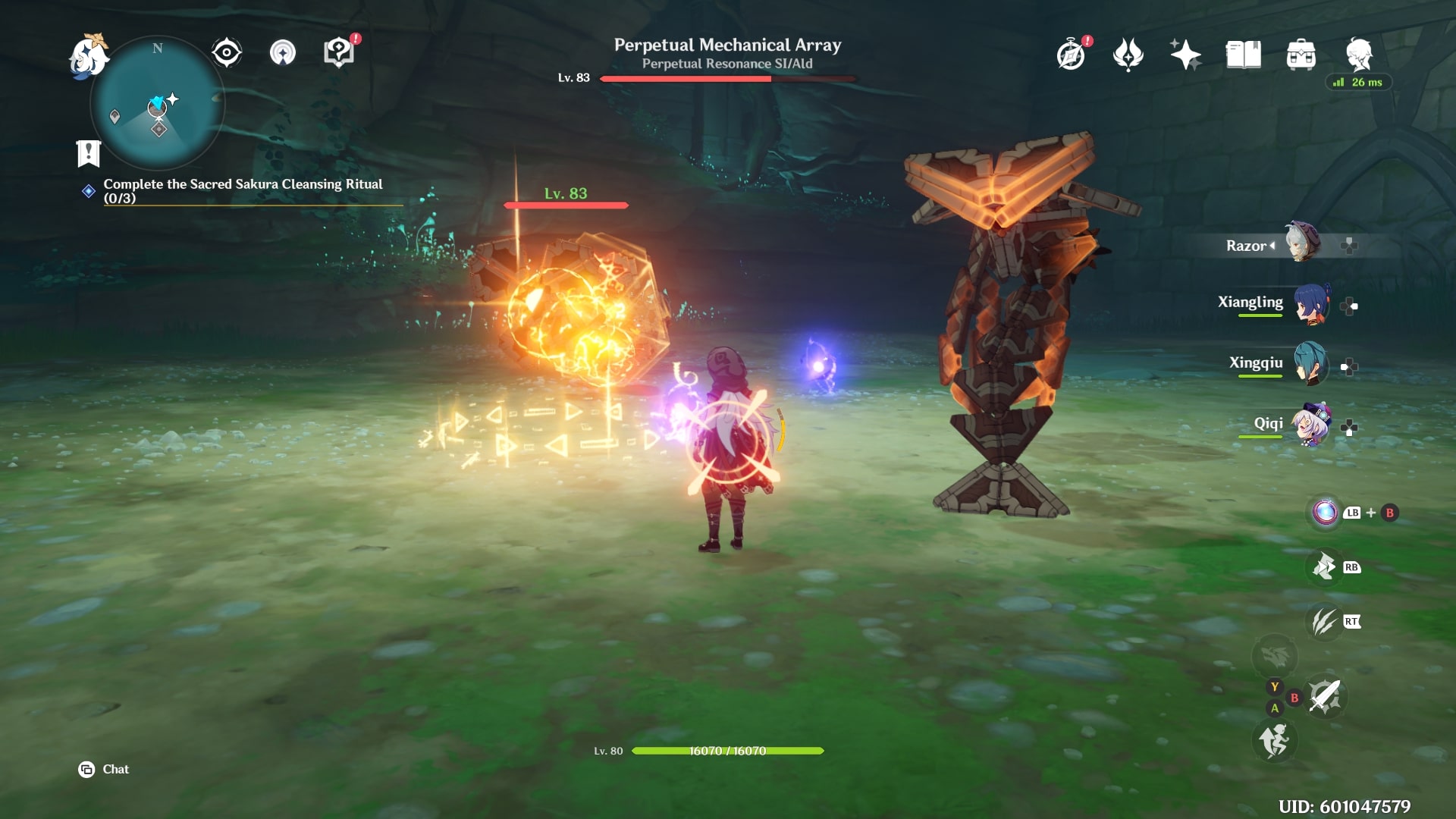Open the Wish menu star icon
Viewport: 1456px width, 819px height.
(x=1185, y=54)
